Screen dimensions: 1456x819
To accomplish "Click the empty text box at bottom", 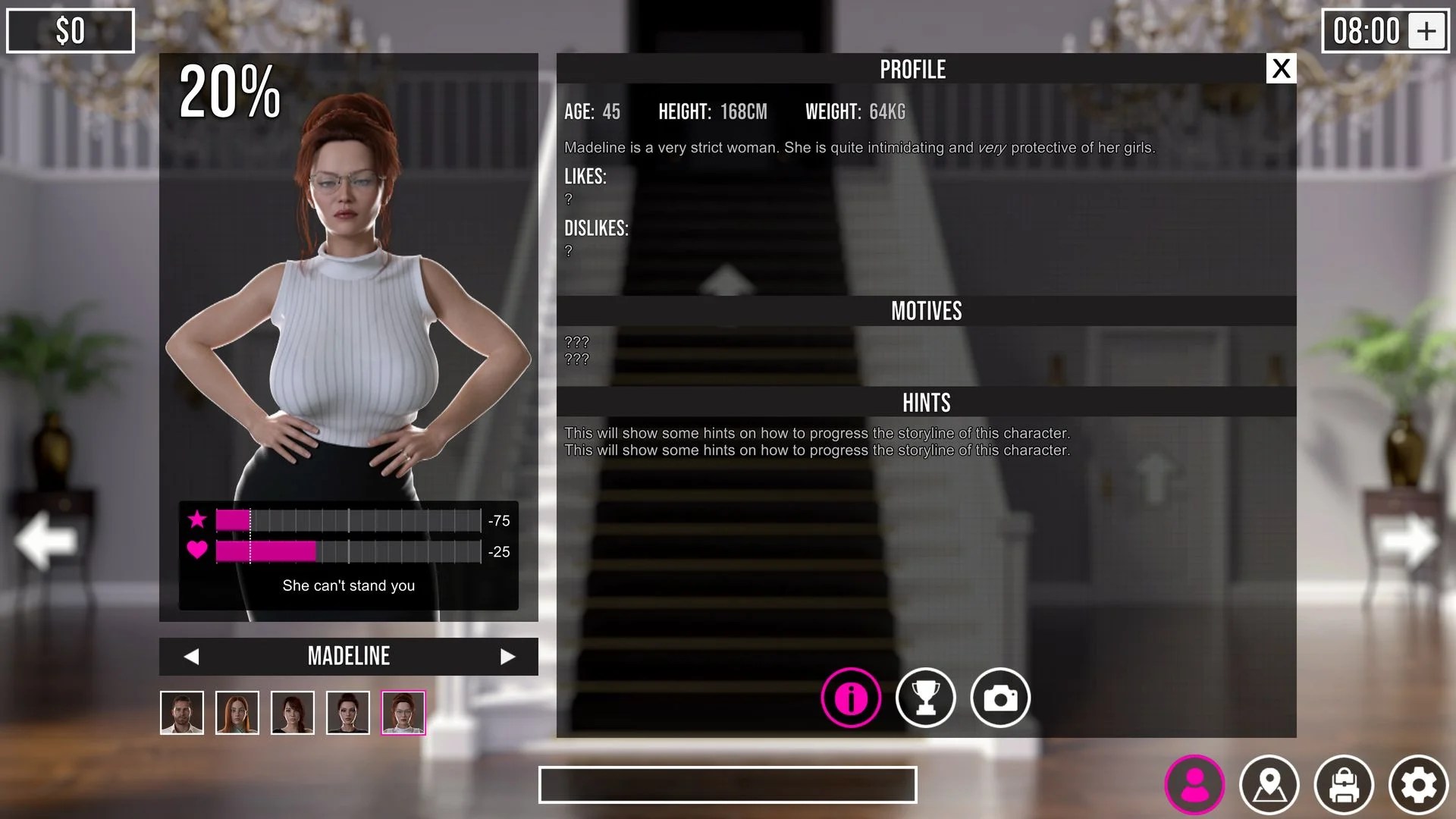I will click(727, 785).
